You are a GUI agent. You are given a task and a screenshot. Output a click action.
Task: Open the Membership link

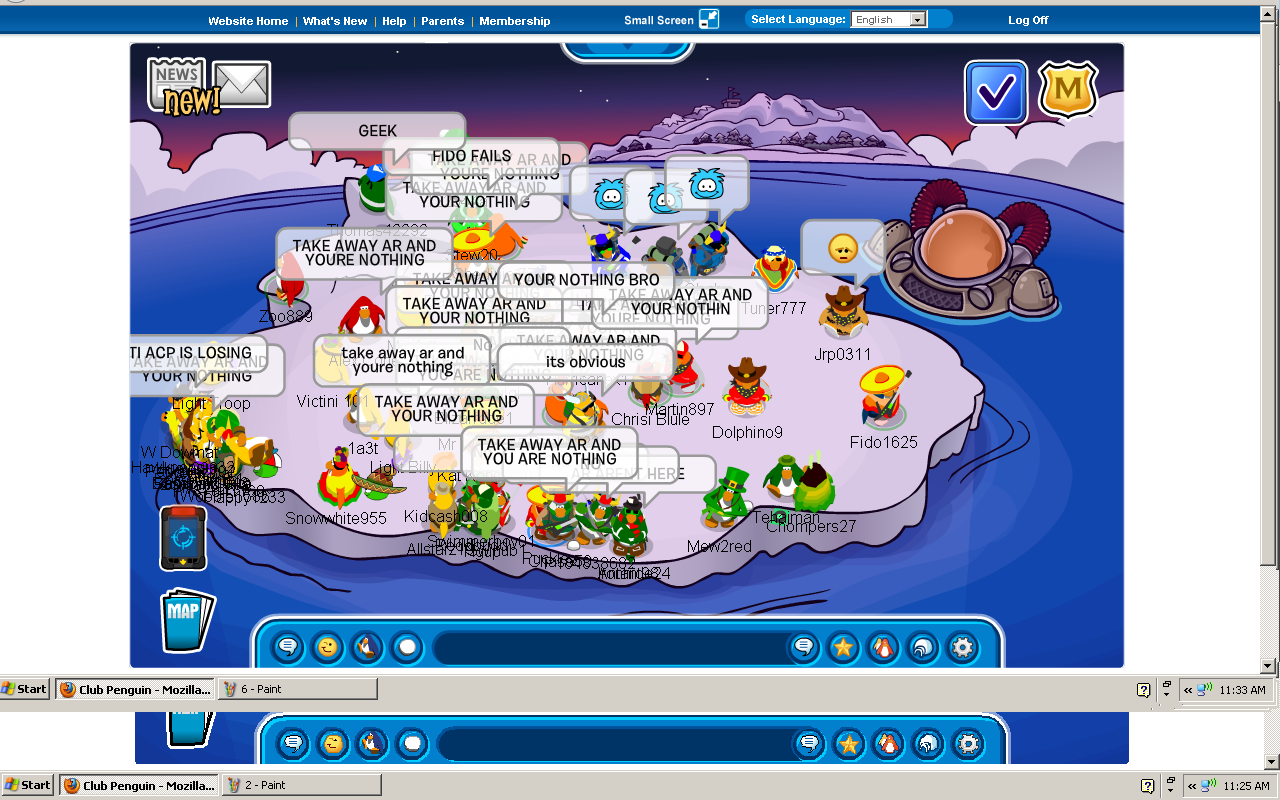515,21
